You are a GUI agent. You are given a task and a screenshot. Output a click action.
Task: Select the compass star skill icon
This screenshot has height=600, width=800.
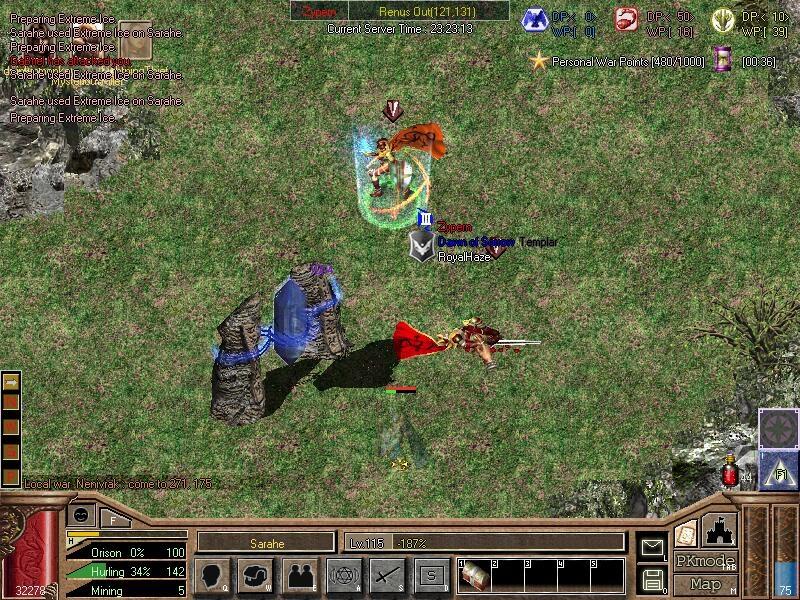click(777, 428)
